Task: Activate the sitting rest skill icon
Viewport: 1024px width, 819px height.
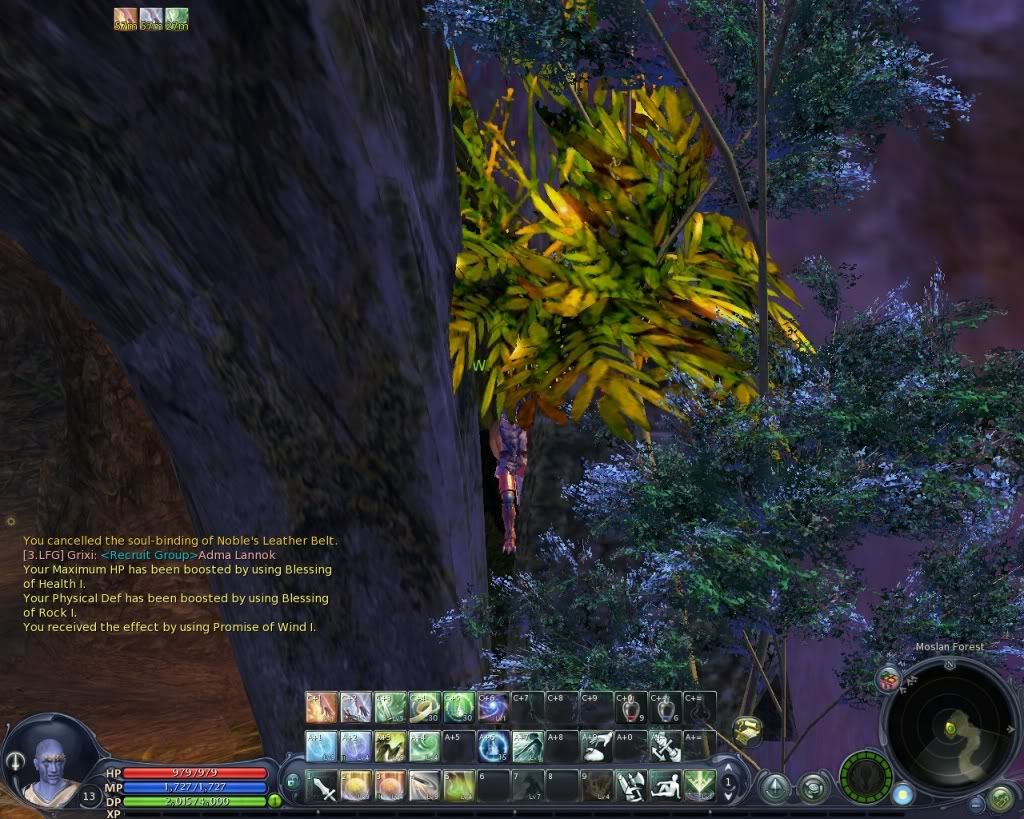Action: (664, 785)
